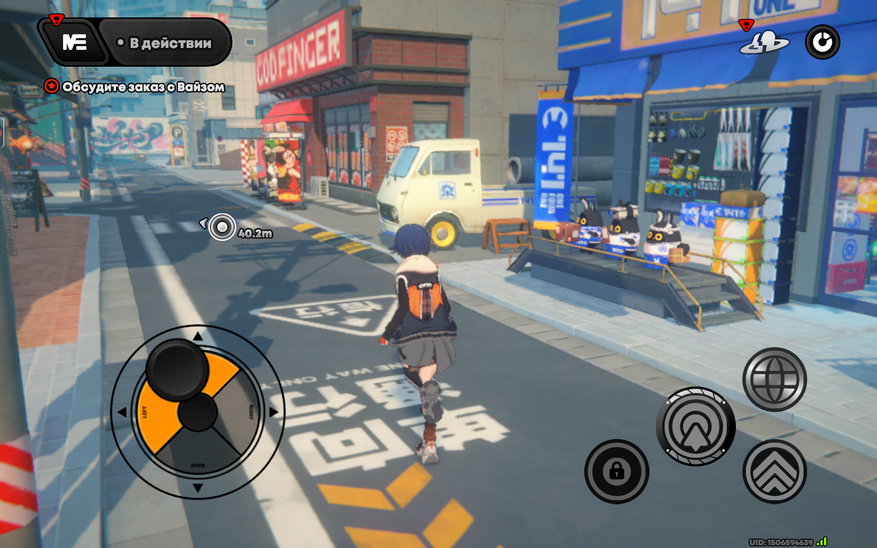Screen dimensions: 877x548
Task: Tap the padlock lock button
Action: [x=616, y=471]
